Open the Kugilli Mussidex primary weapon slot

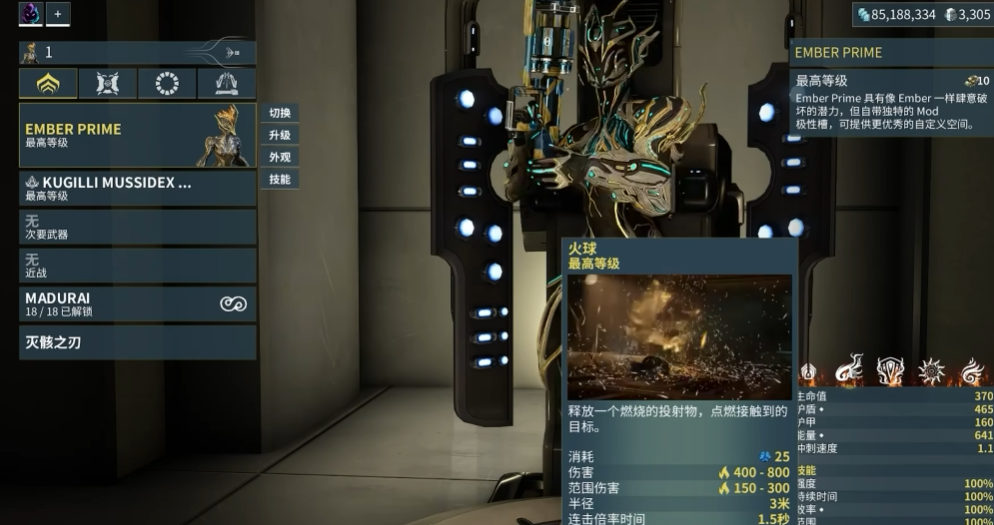[x=137, y=189]
